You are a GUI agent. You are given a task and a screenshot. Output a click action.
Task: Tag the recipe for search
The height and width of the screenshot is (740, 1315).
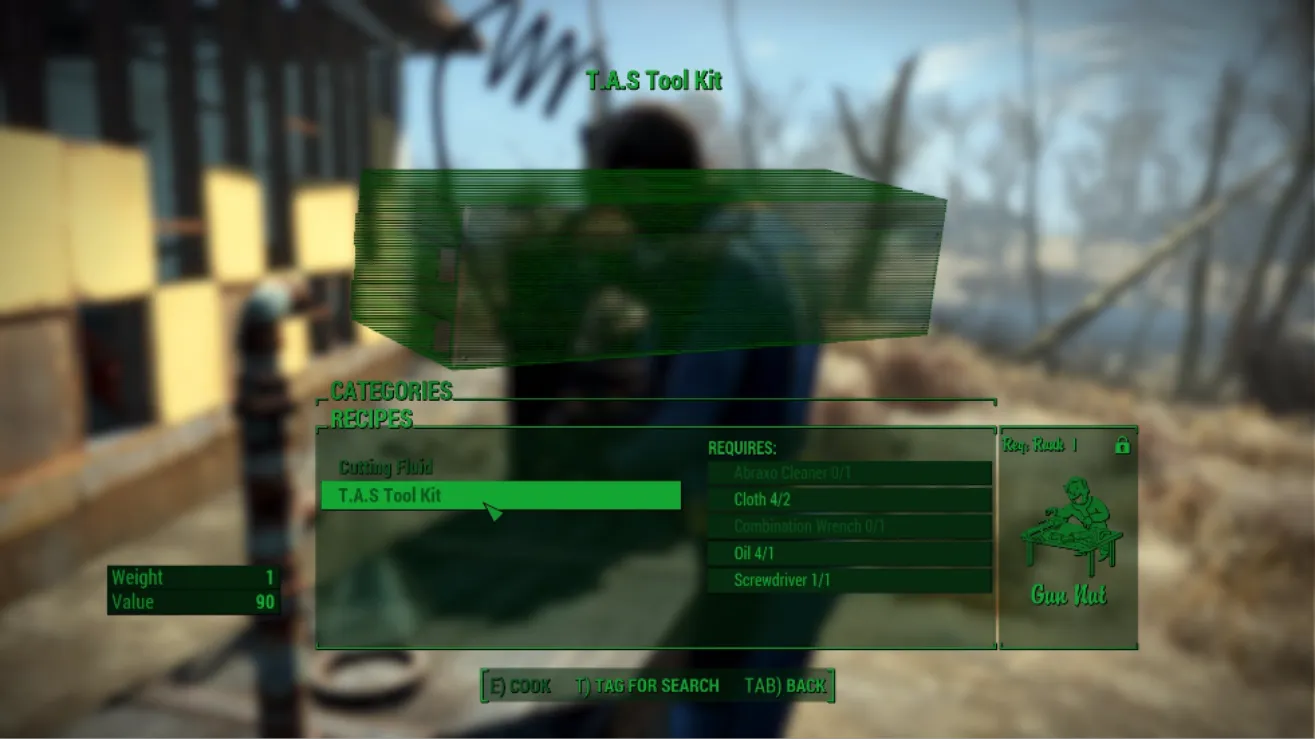pos(647,686)
